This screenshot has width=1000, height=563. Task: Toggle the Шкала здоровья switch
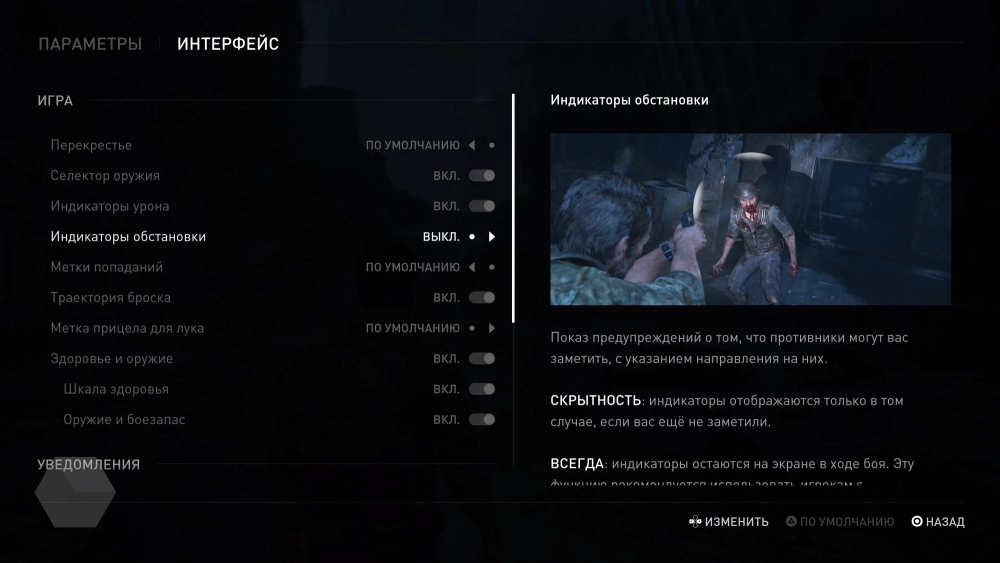click(x=482, y=389)
